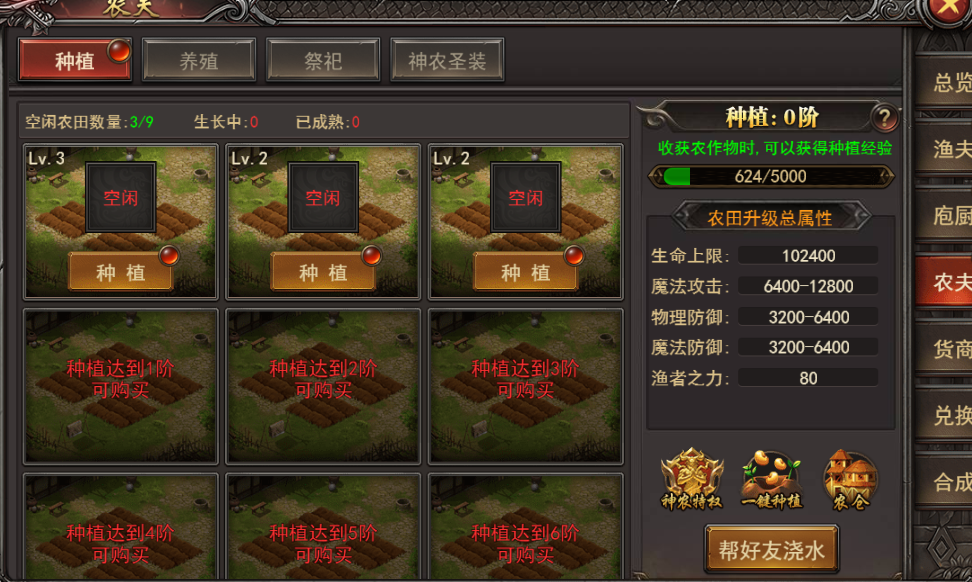Image resolution: width=972 pixels, height=582 pixels.
Task: Open the question mark help icon
Action: 884,118
